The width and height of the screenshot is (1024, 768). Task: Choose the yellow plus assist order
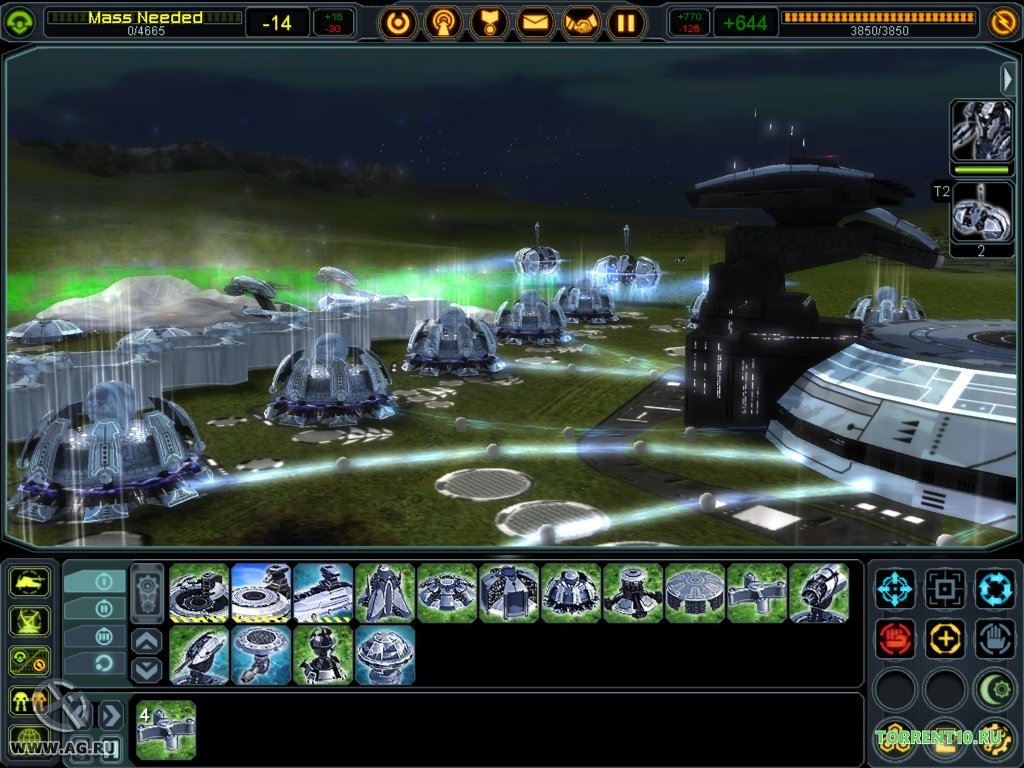pyautogui.click(x=945, y=639)
